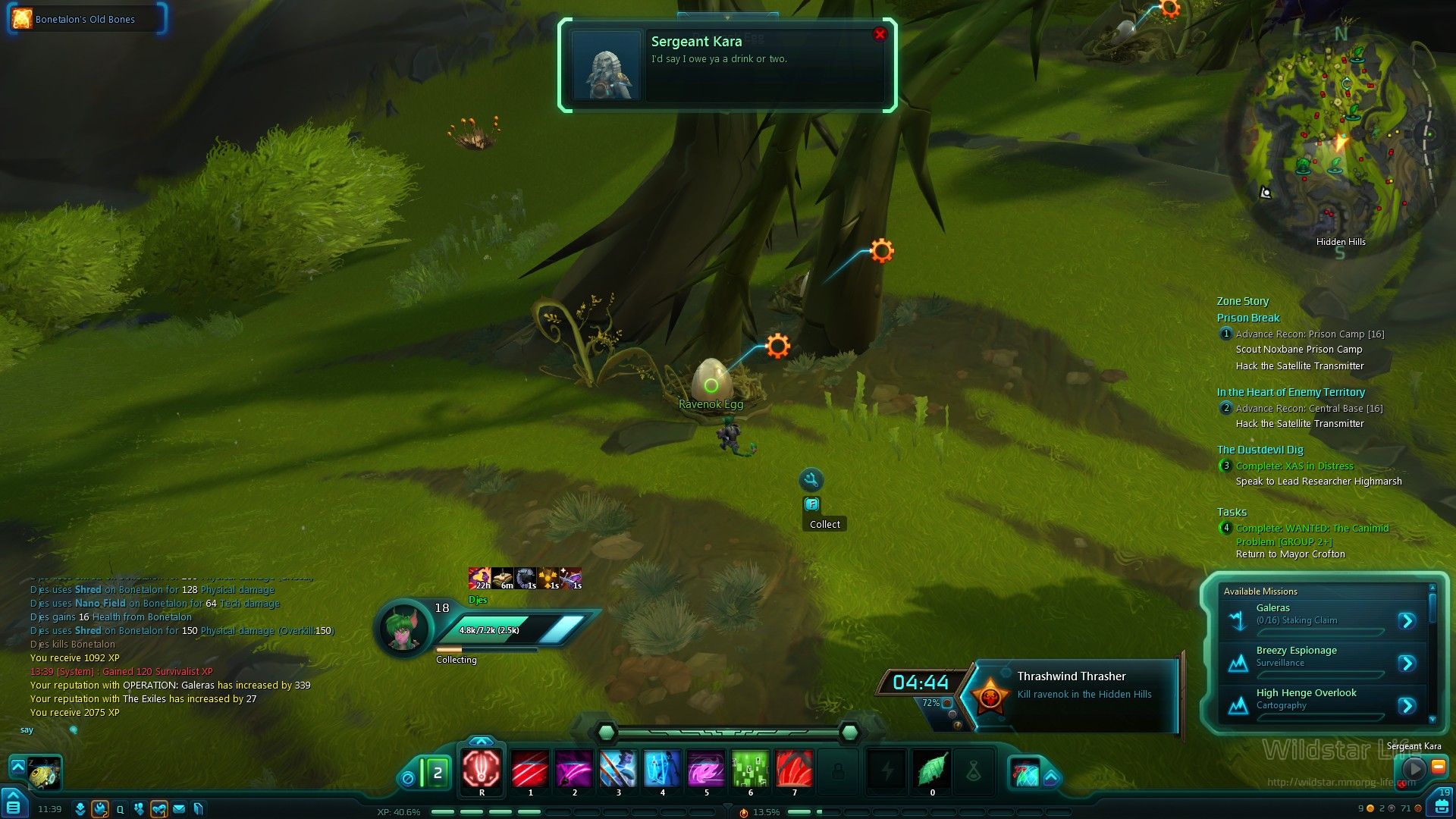Select the Bonetalon's Old Bones quest tracker
This screenshot has width=1456, height=819.
pos(85,19)
